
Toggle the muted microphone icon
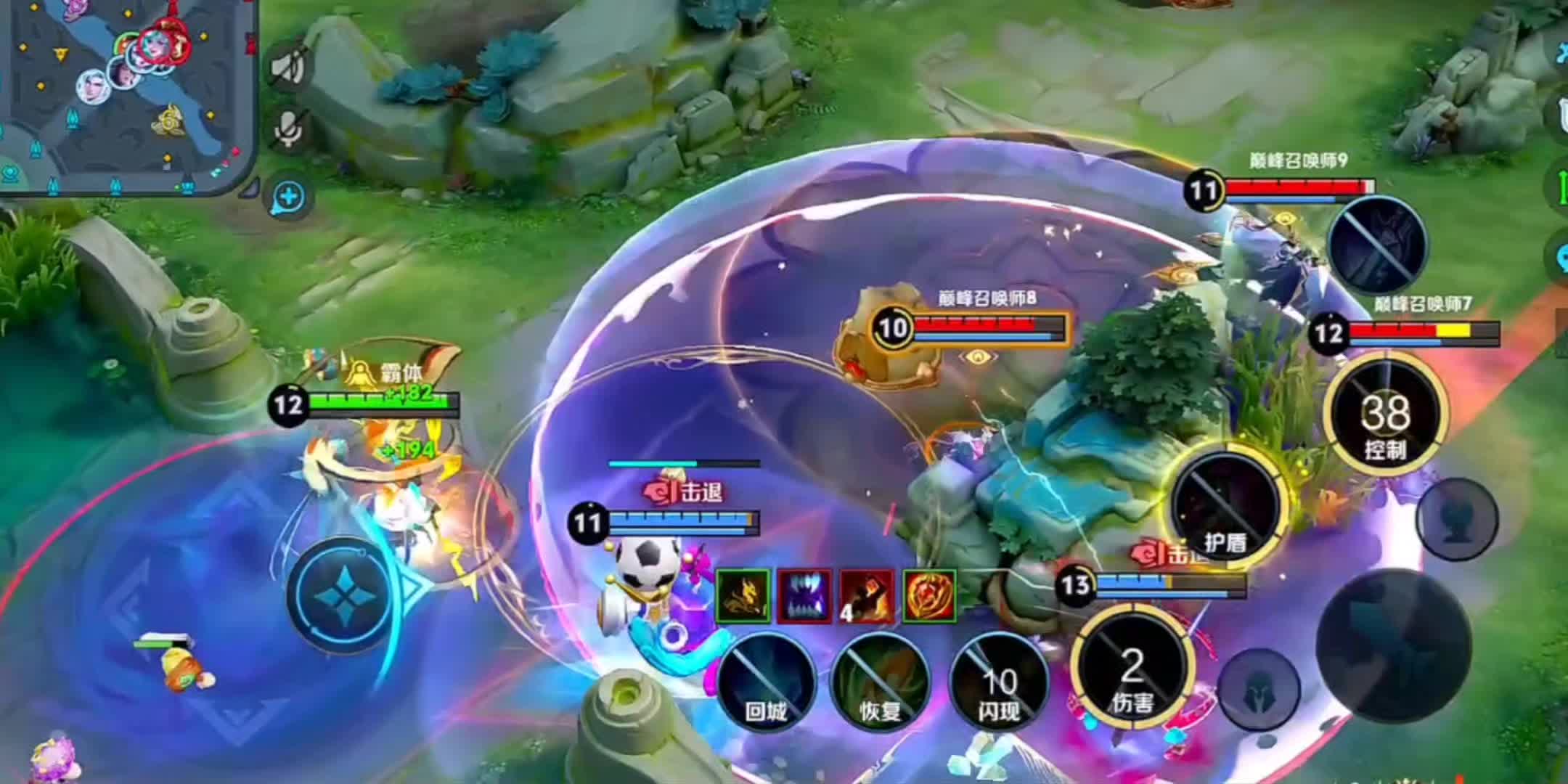pyautogui.click(x=289, y=129)
